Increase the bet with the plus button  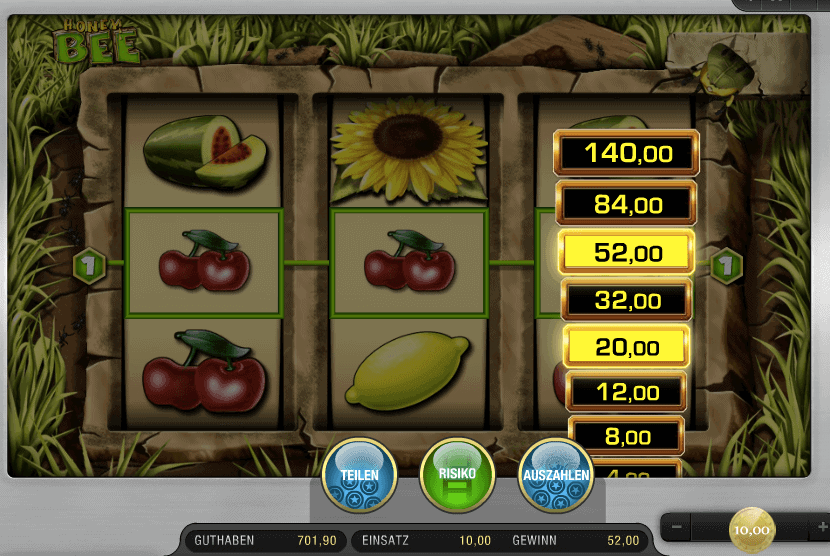809,527
